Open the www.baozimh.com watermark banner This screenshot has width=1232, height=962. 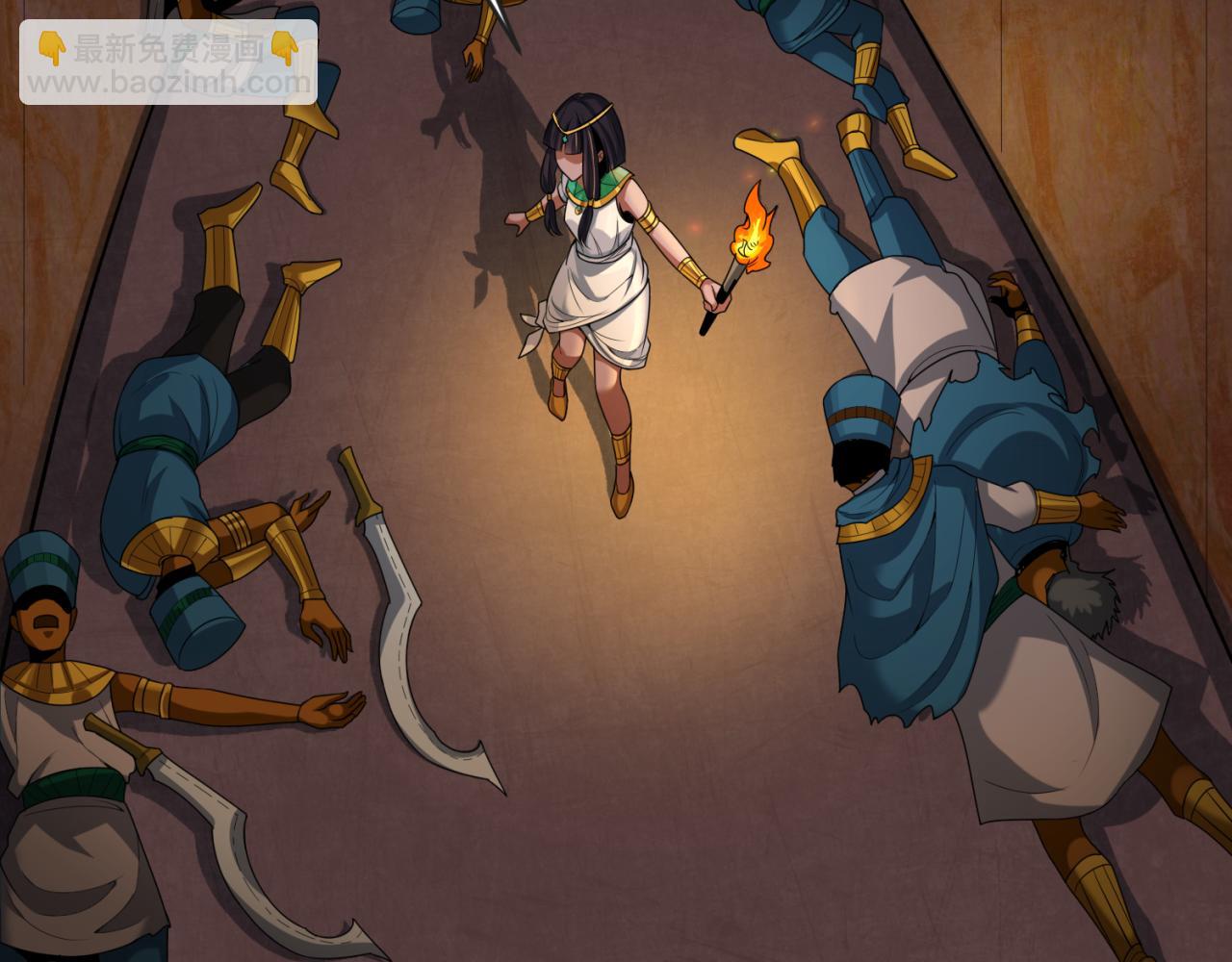pyautogui.click(x=168, y=63)
